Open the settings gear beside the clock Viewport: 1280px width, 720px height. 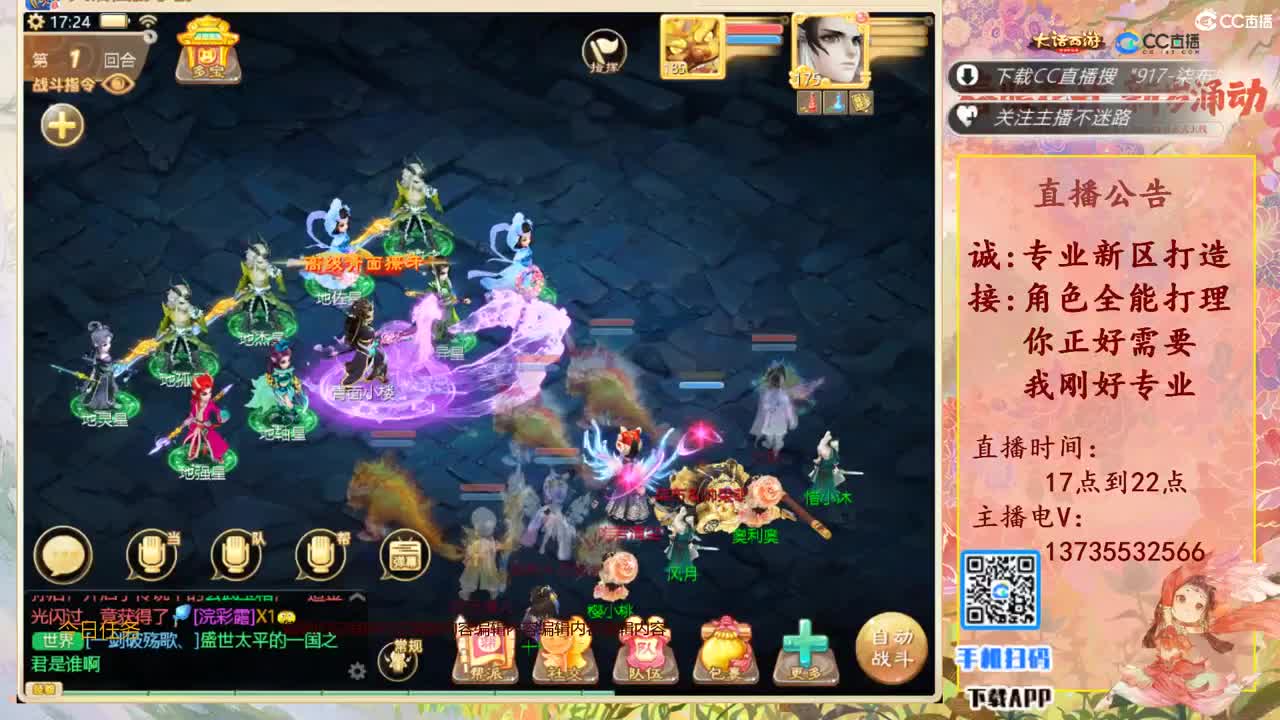pyautogui.click(x=36, y=22)
